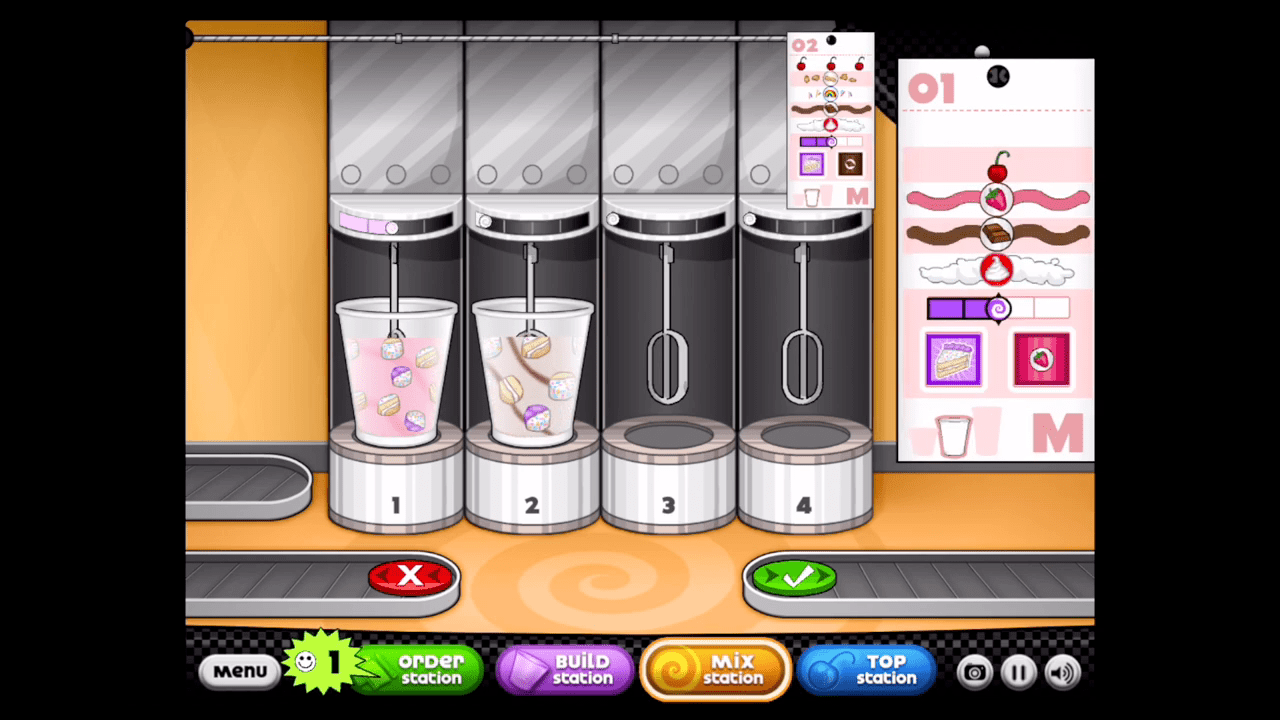Click the camera screenshot icon
Image resolution: width=1280 pixels, height=720 pixels.
(x=974, y=672)
